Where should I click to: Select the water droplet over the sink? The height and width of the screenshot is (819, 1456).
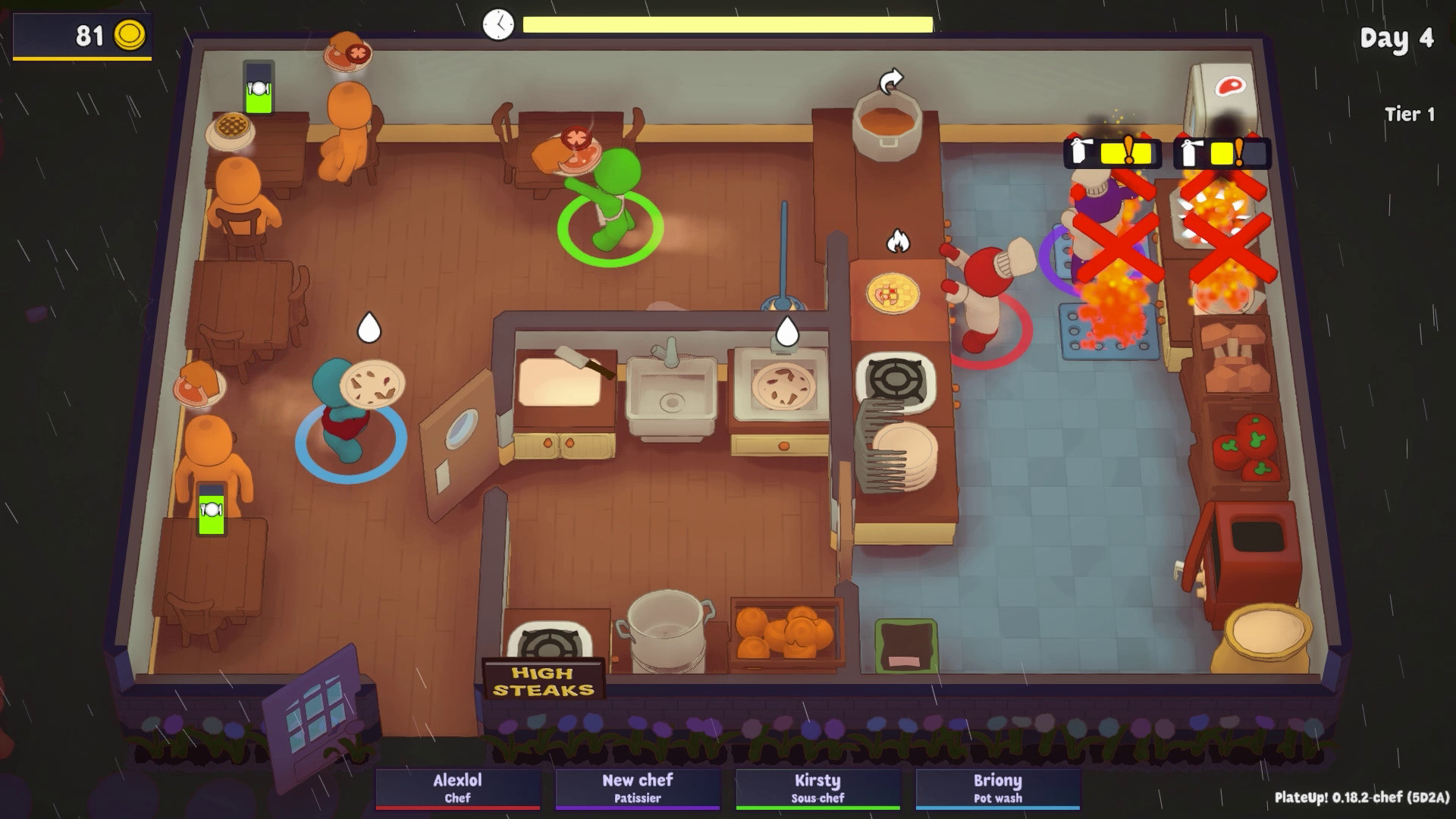coord(789,329)
